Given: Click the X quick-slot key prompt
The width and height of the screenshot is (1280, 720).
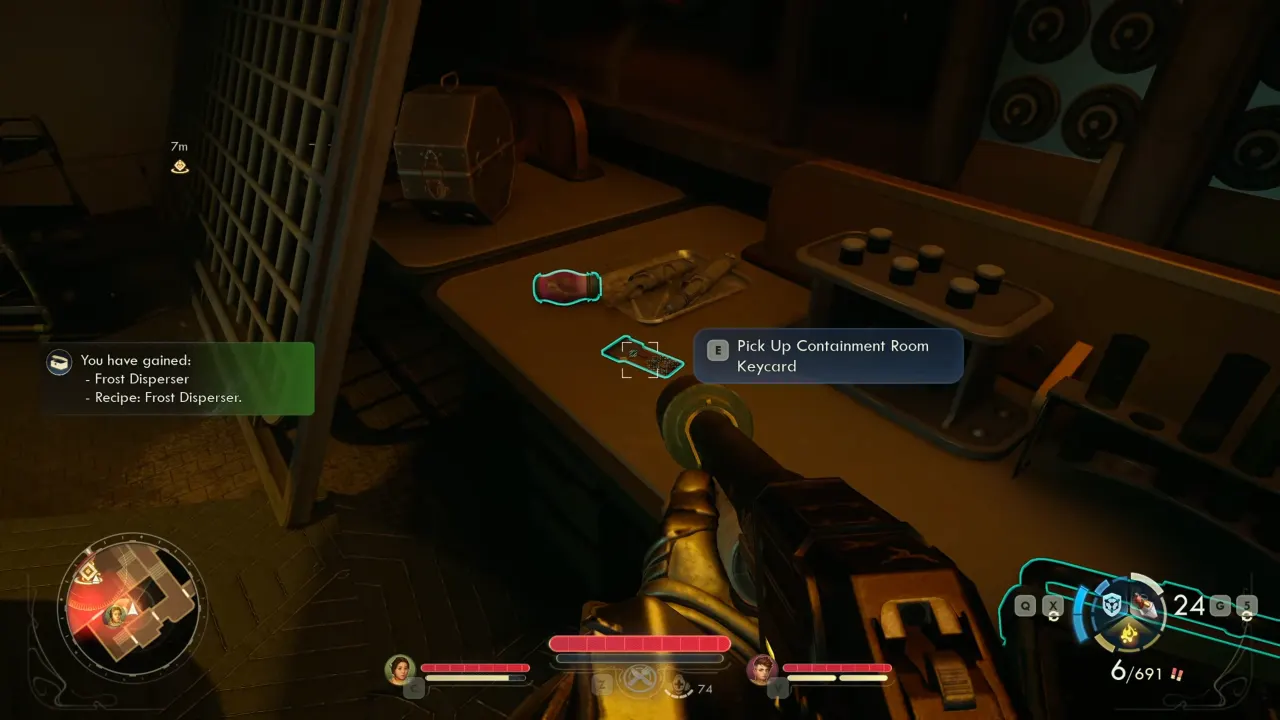Looking at the screenshot, I should click(x=1053, y=605).
